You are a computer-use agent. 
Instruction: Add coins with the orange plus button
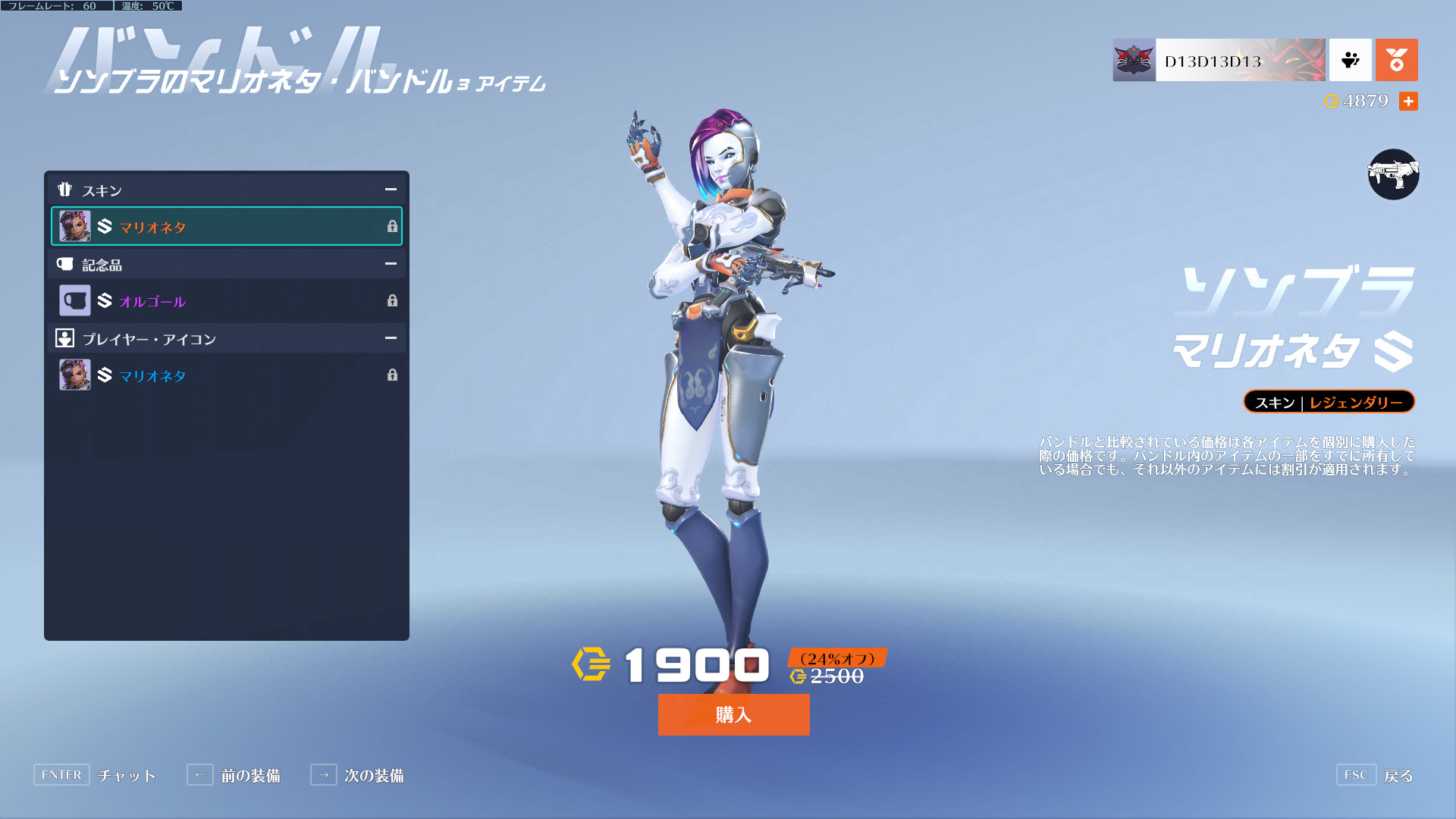tap(1408, 102)
